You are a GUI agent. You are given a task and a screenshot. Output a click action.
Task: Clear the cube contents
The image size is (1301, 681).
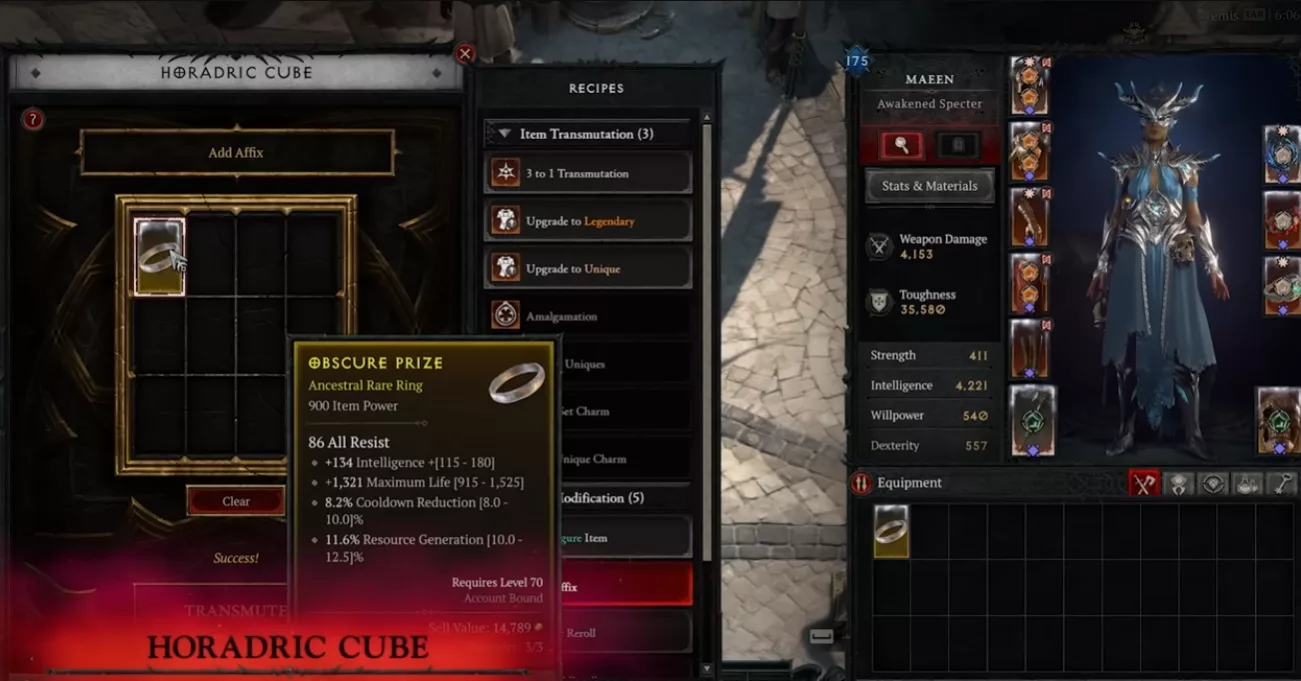click(236, 501)
